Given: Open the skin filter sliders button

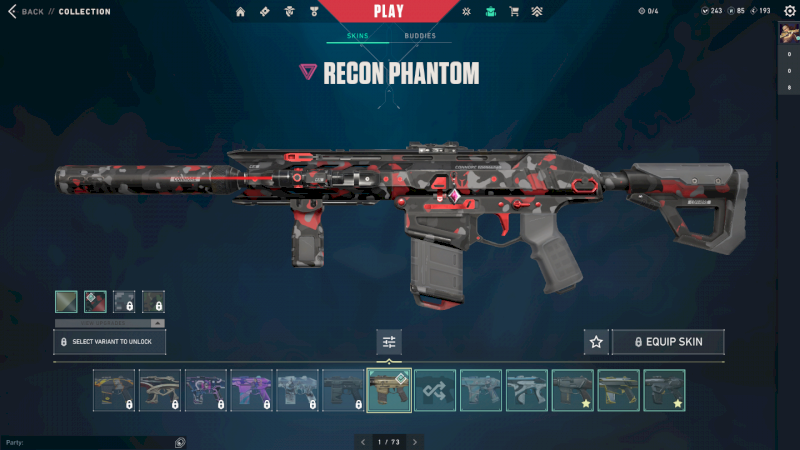Looking at the screenshot, I should coord(389,342).
